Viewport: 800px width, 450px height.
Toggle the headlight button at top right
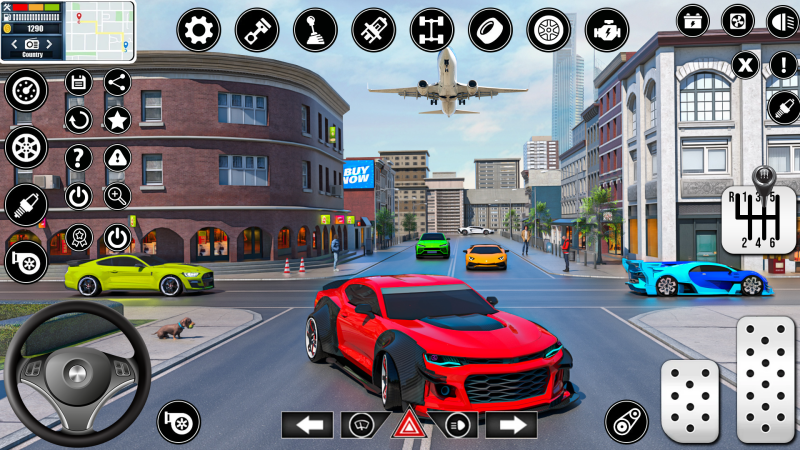[x=782, y=20]
